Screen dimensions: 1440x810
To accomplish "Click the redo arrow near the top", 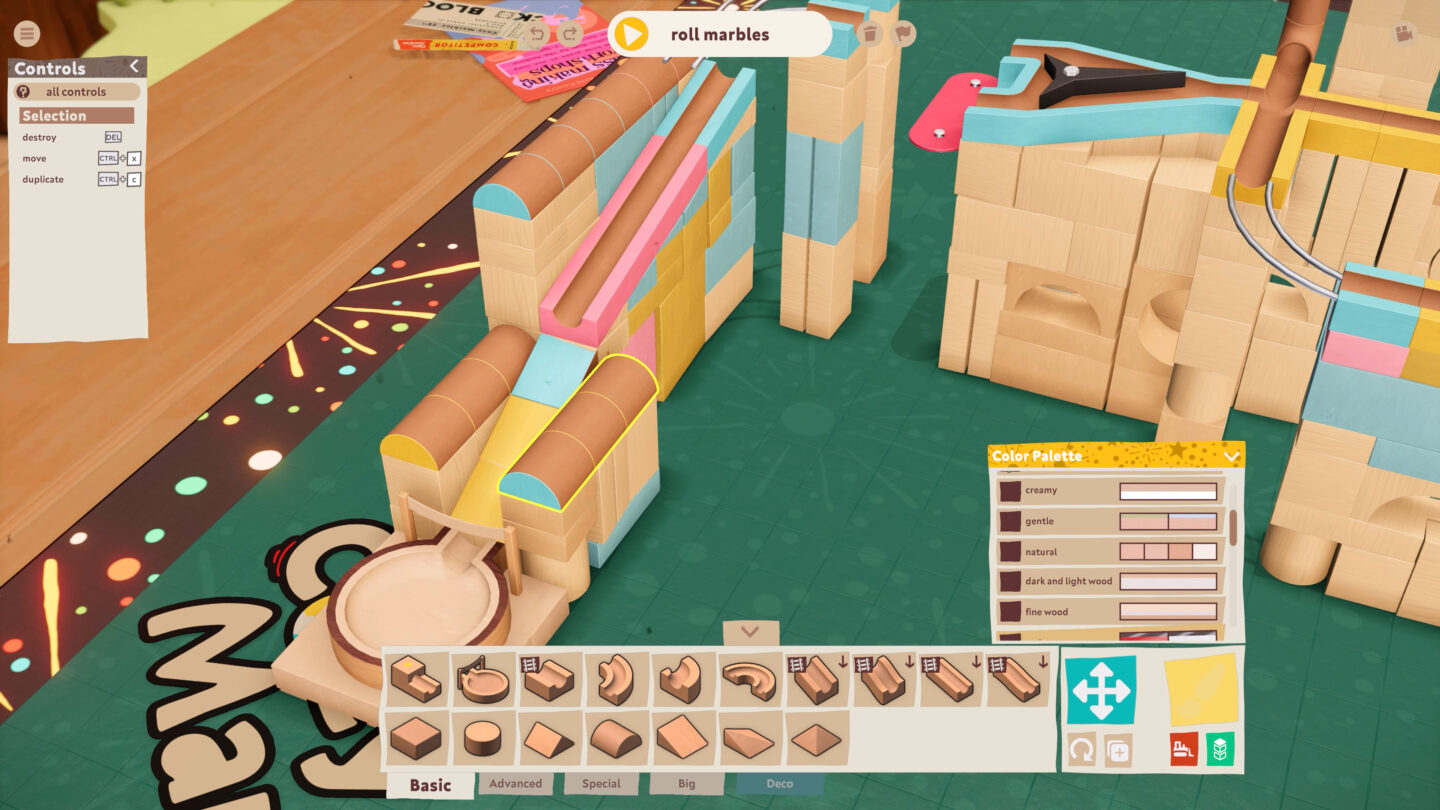I will click(x=568, y=32).
